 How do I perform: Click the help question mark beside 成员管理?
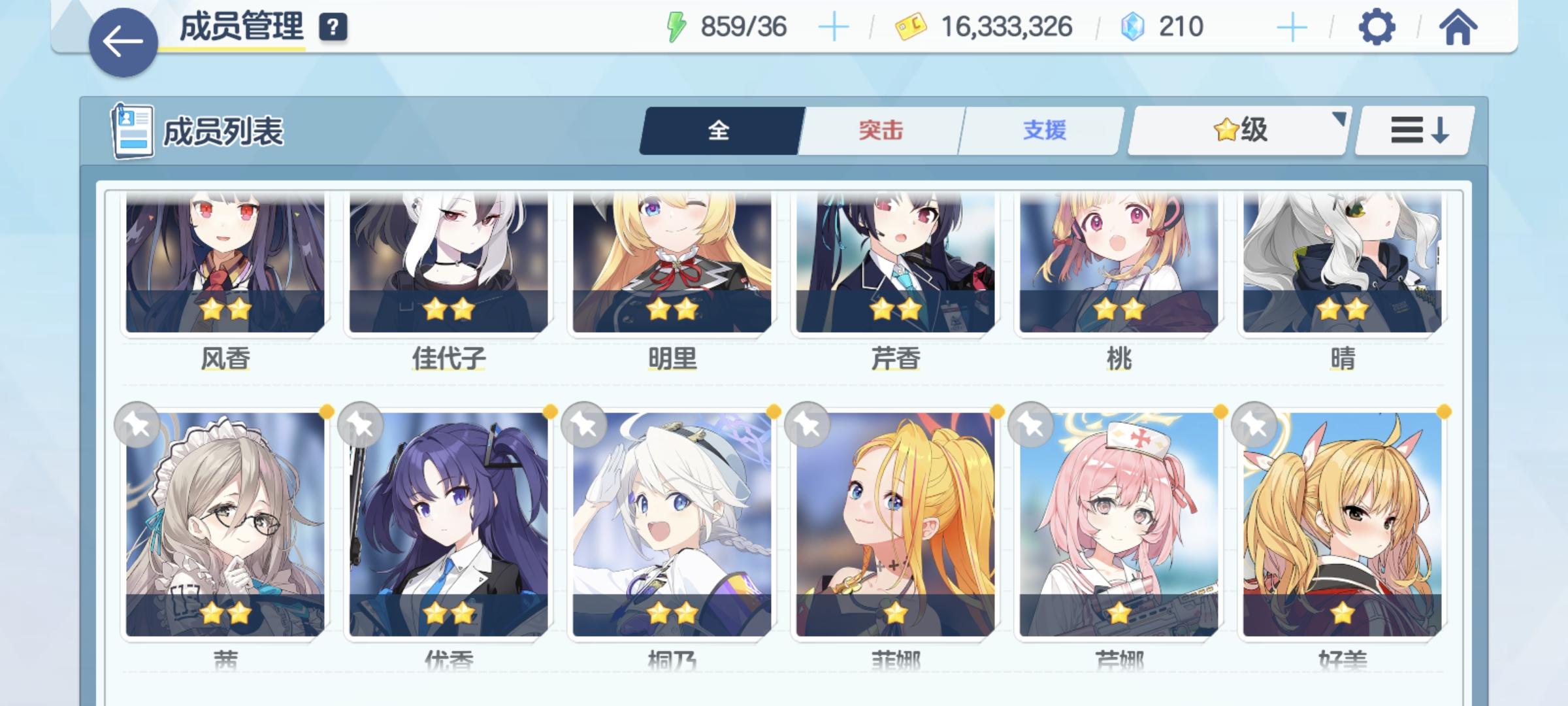coord(334,27)
